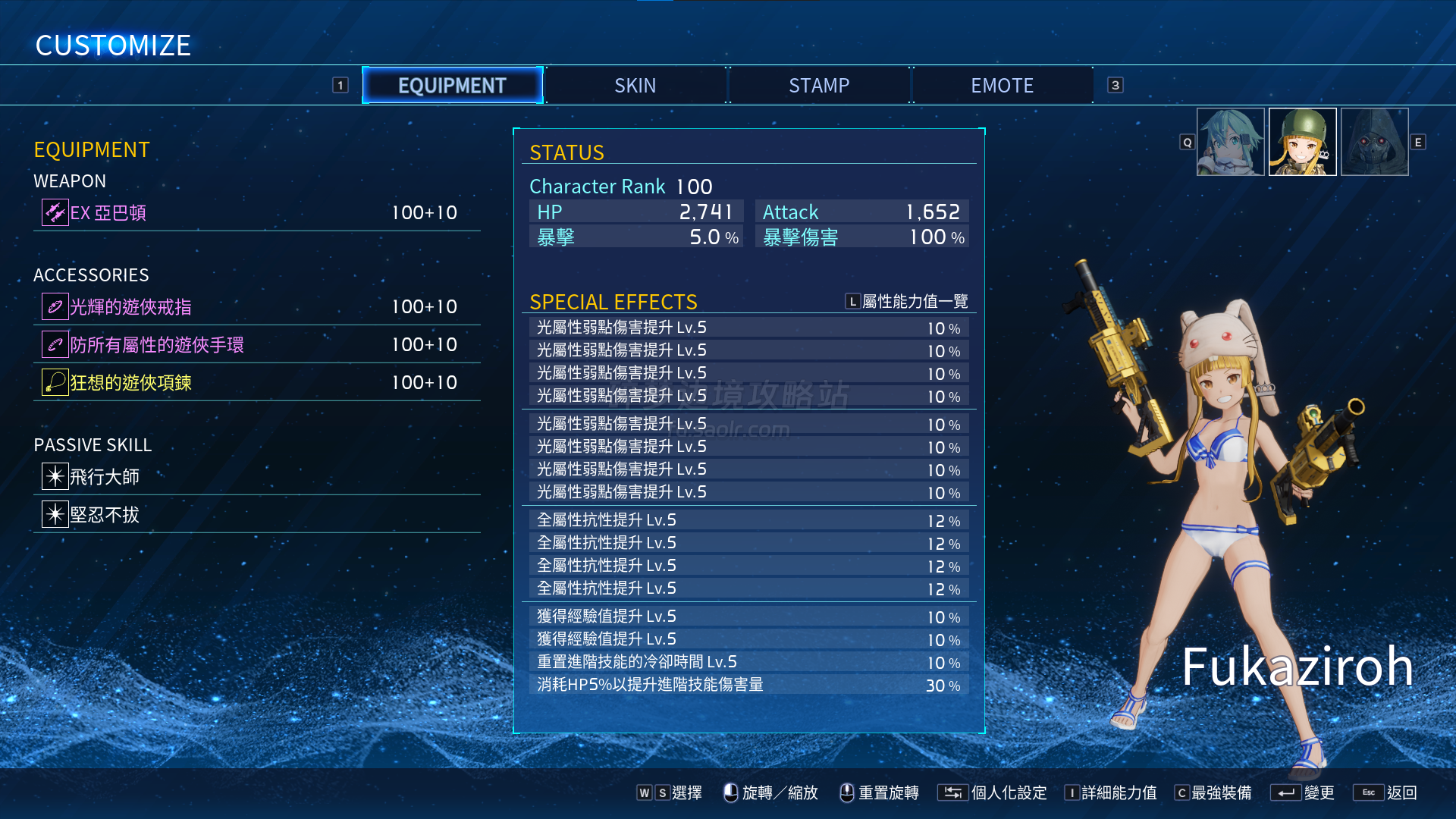Switch to the EQUIPMENT tab
The width and height of the screenshot is (1456, 819).
[453, 86]
